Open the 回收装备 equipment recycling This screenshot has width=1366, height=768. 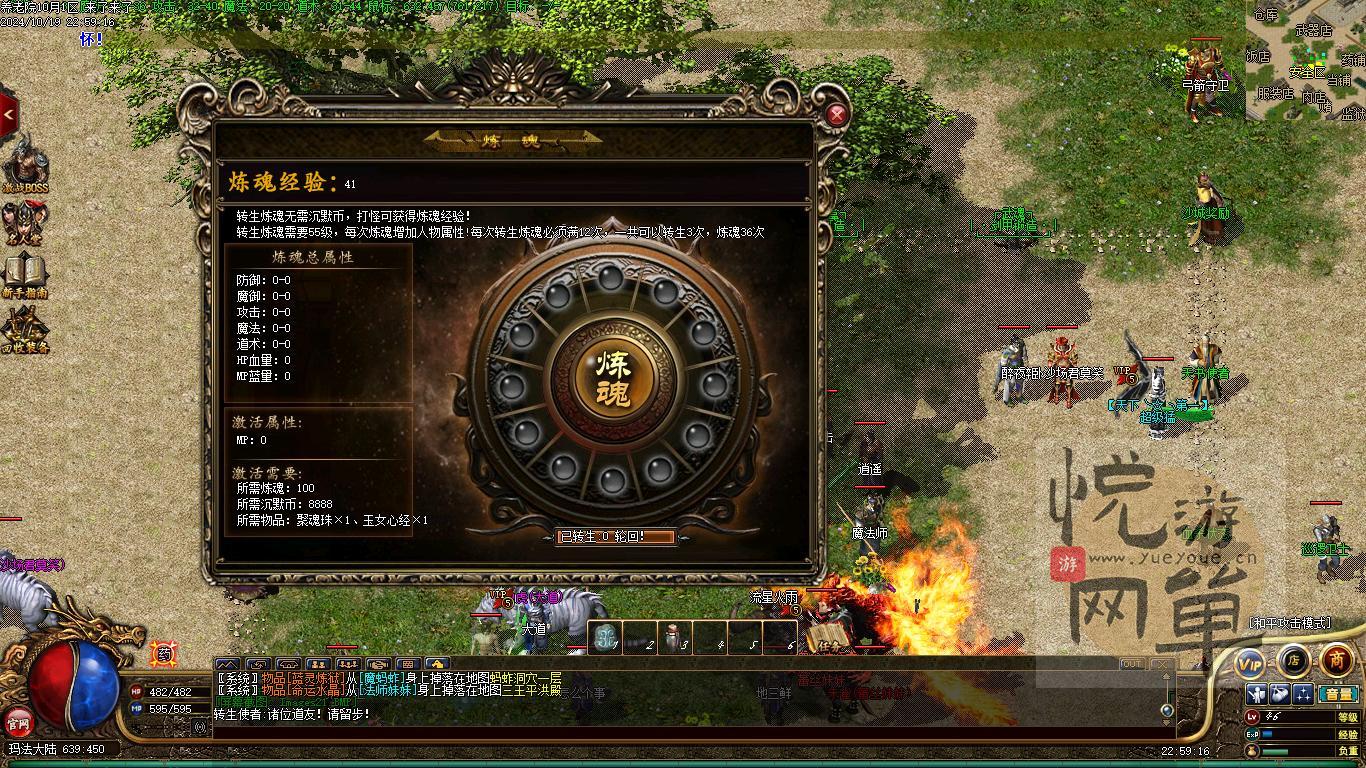pos(25,330)
